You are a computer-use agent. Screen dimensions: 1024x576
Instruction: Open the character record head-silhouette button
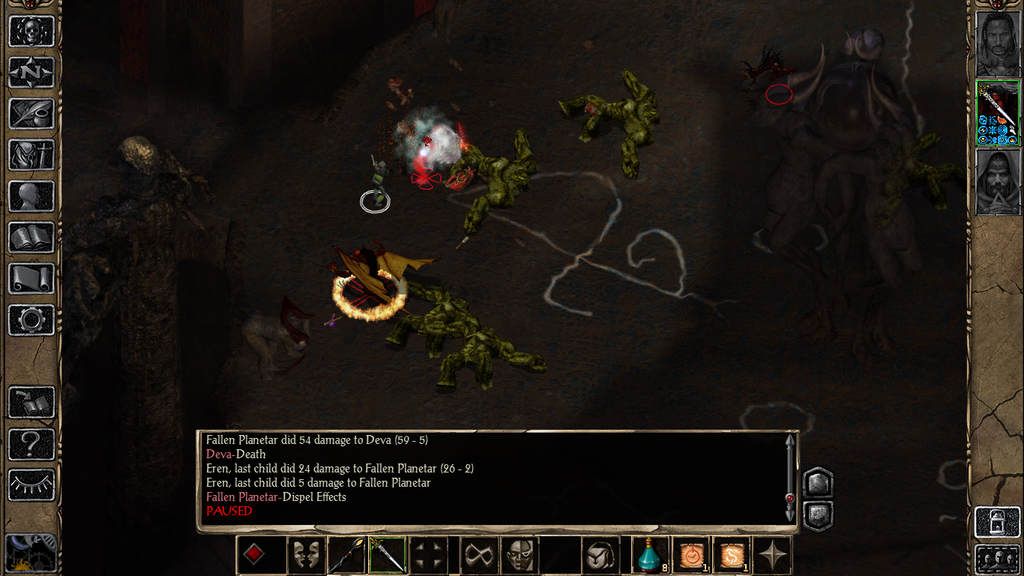click(31, 196)
